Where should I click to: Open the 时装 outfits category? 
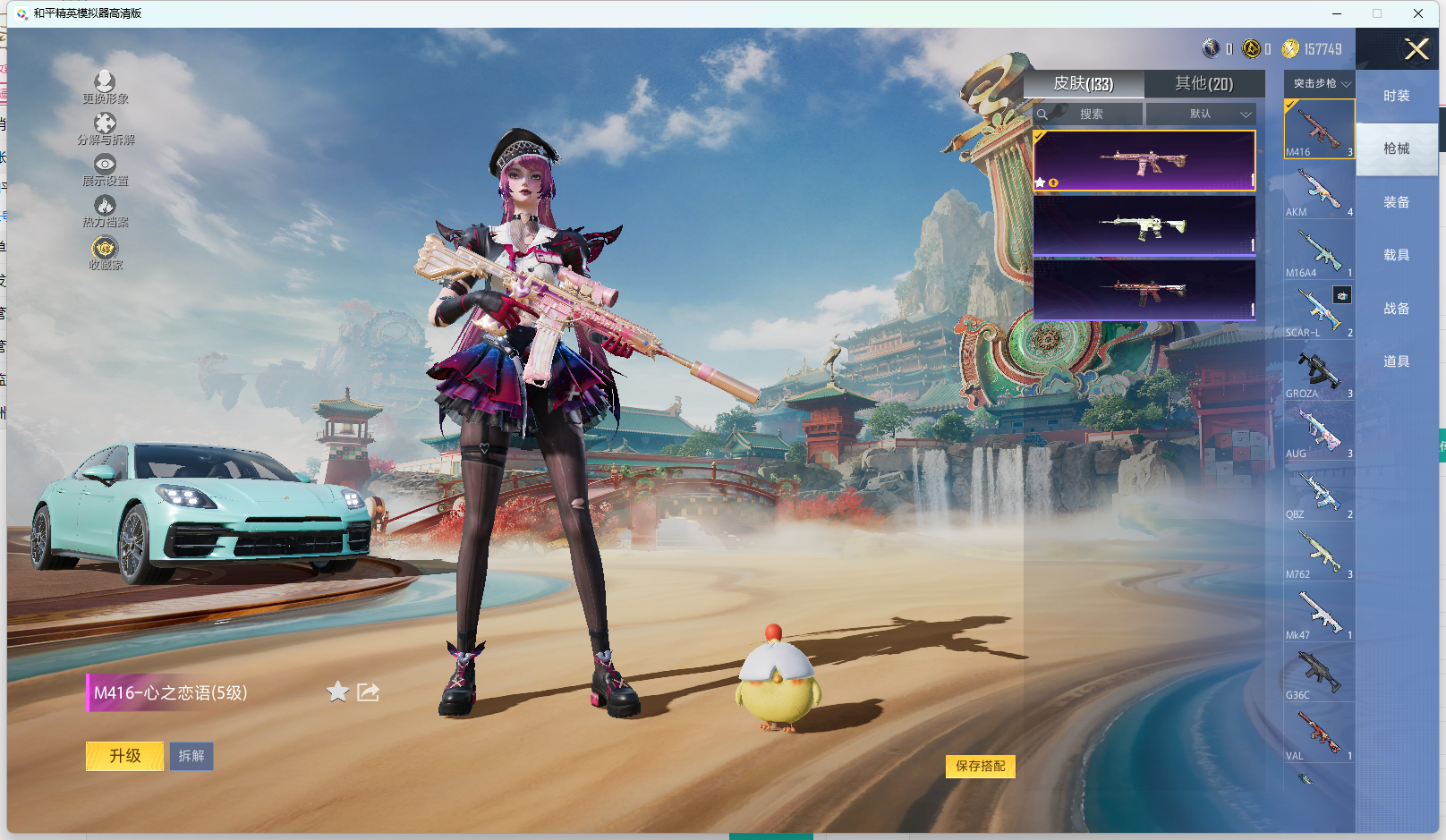coord(1396,96)
